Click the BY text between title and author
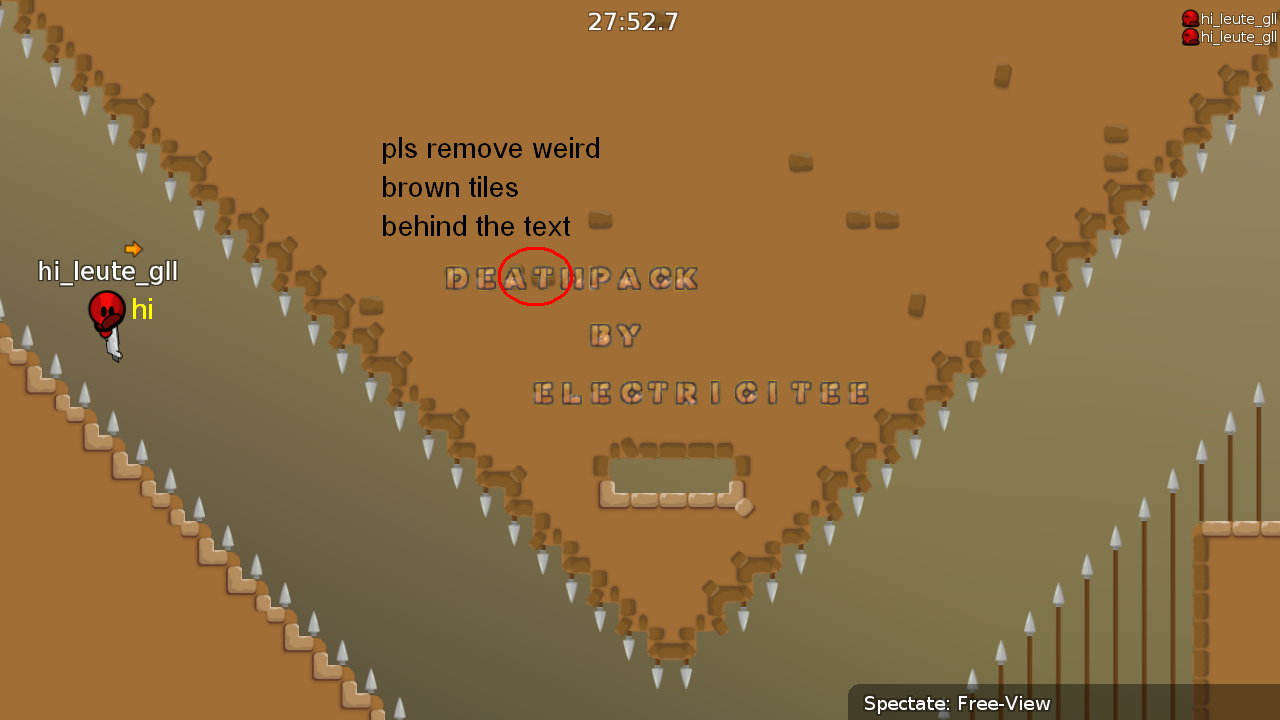This screenshot has width=1280, height=720. tap(615, 336)
